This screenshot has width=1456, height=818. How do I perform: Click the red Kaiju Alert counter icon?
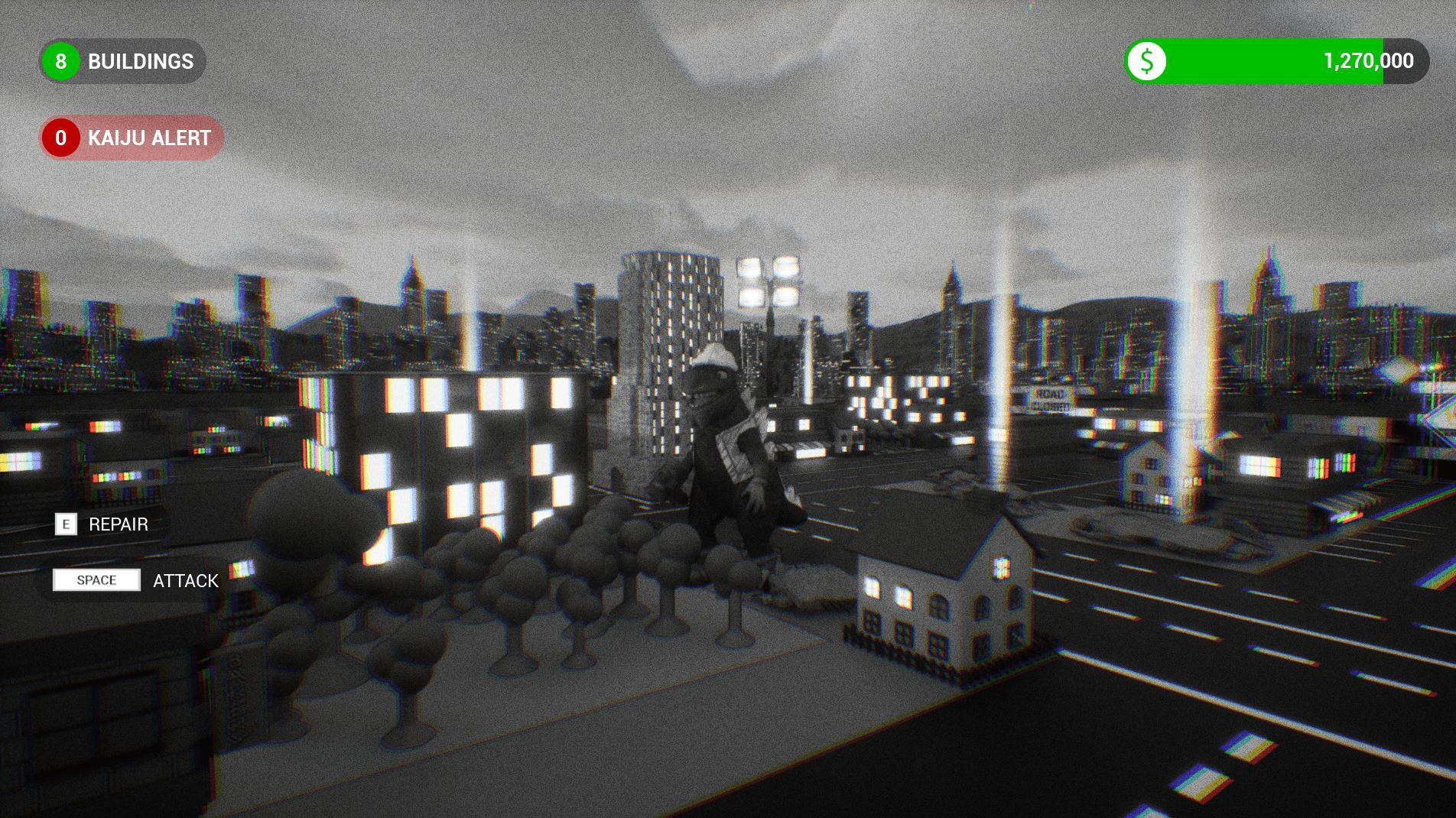60,138
